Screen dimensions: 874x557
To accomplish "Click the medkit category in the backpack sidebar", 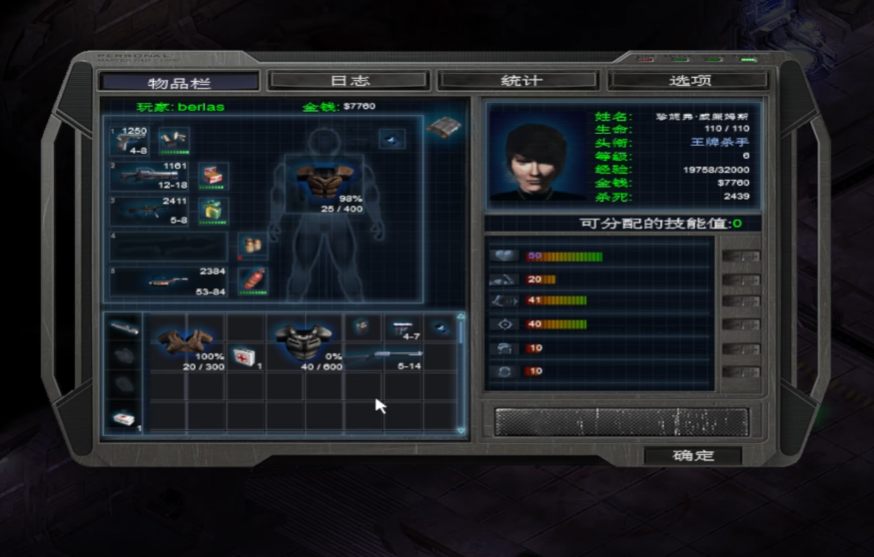I will [x=124, y=420].
